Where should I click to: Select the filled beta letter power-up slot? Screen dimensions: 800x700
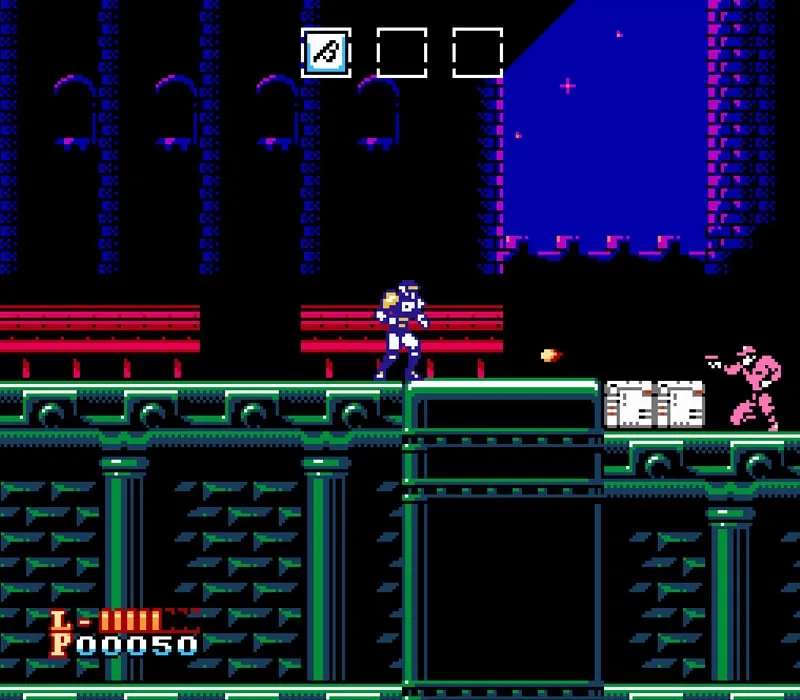pyautogui.click(x=326, y=52)
